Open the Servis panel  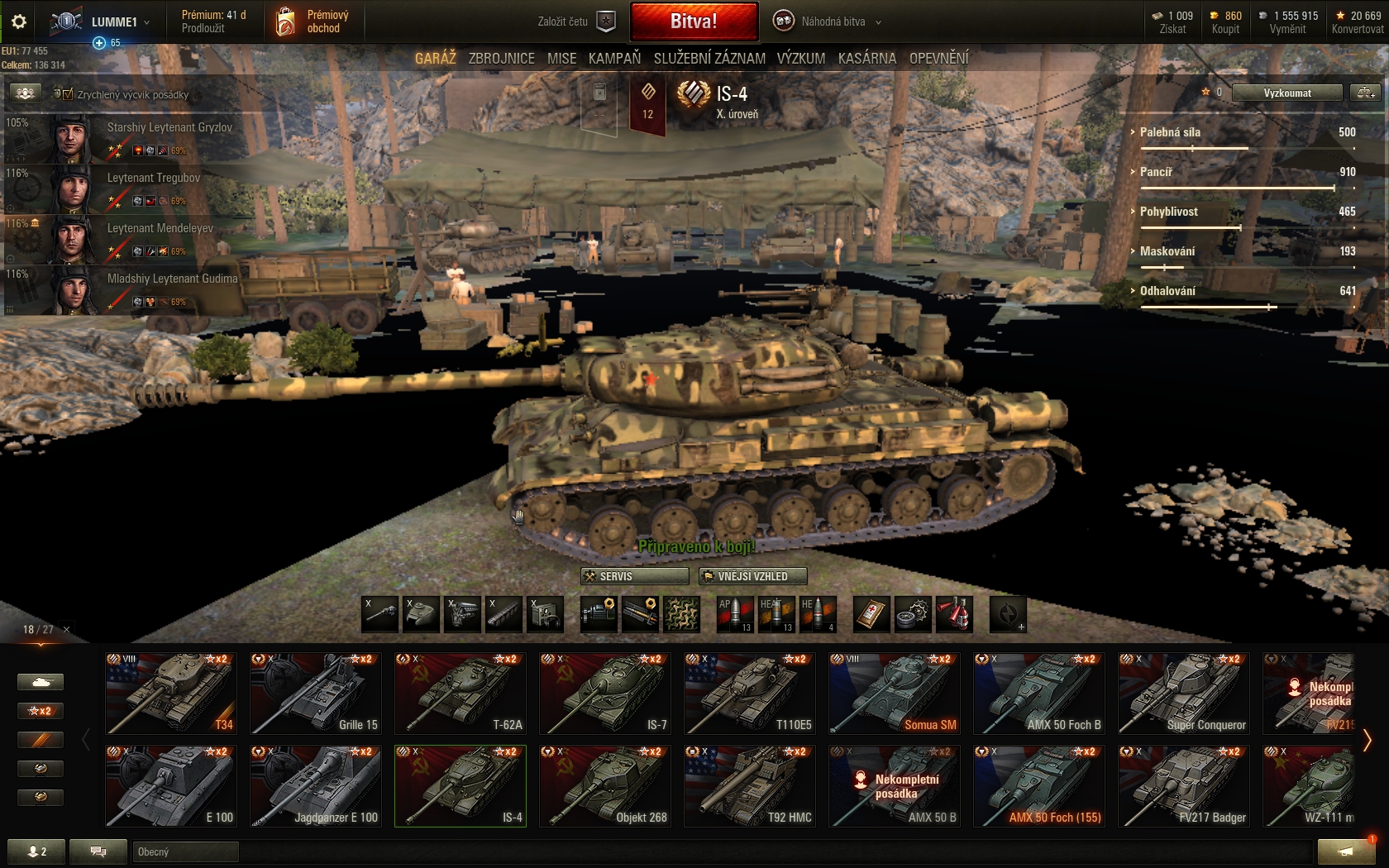pos(635,576)
